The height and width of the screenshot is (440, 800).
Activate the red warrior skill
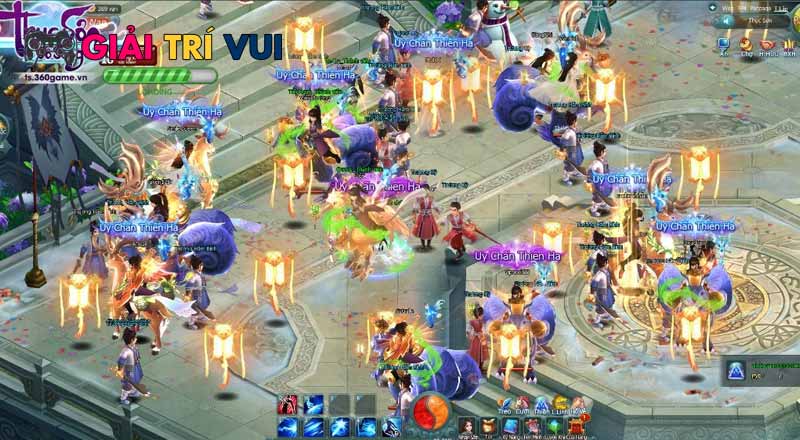(289, 404)
